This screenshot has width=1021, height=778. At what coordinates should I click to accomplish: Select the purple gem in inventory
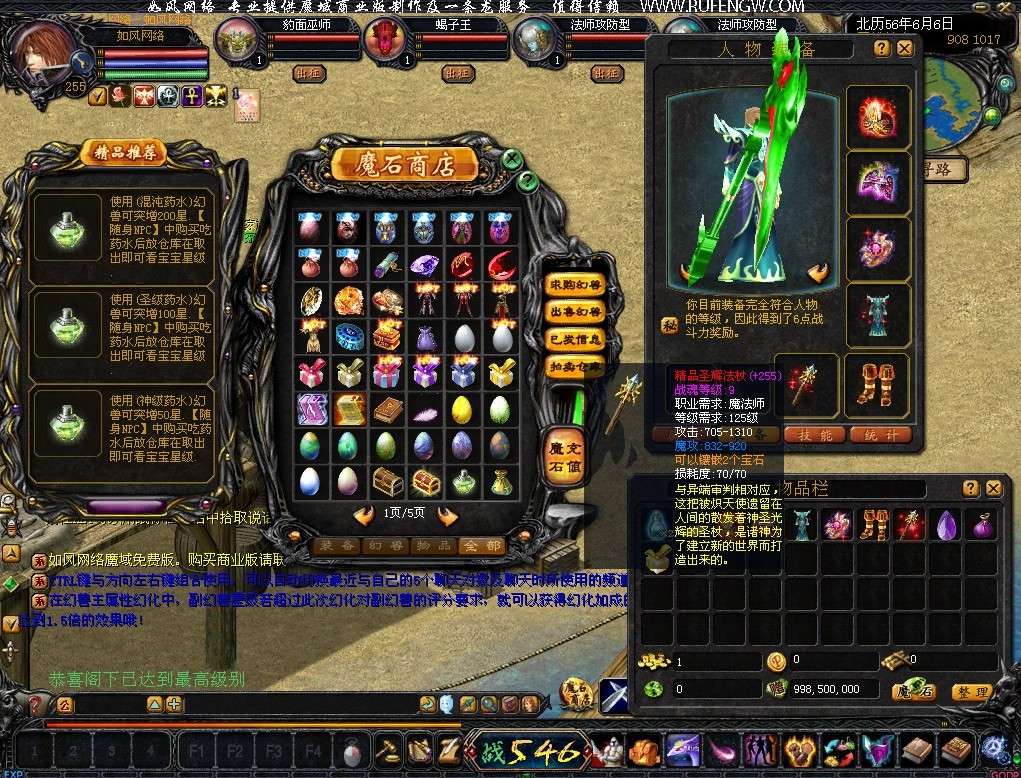(947, 524)
